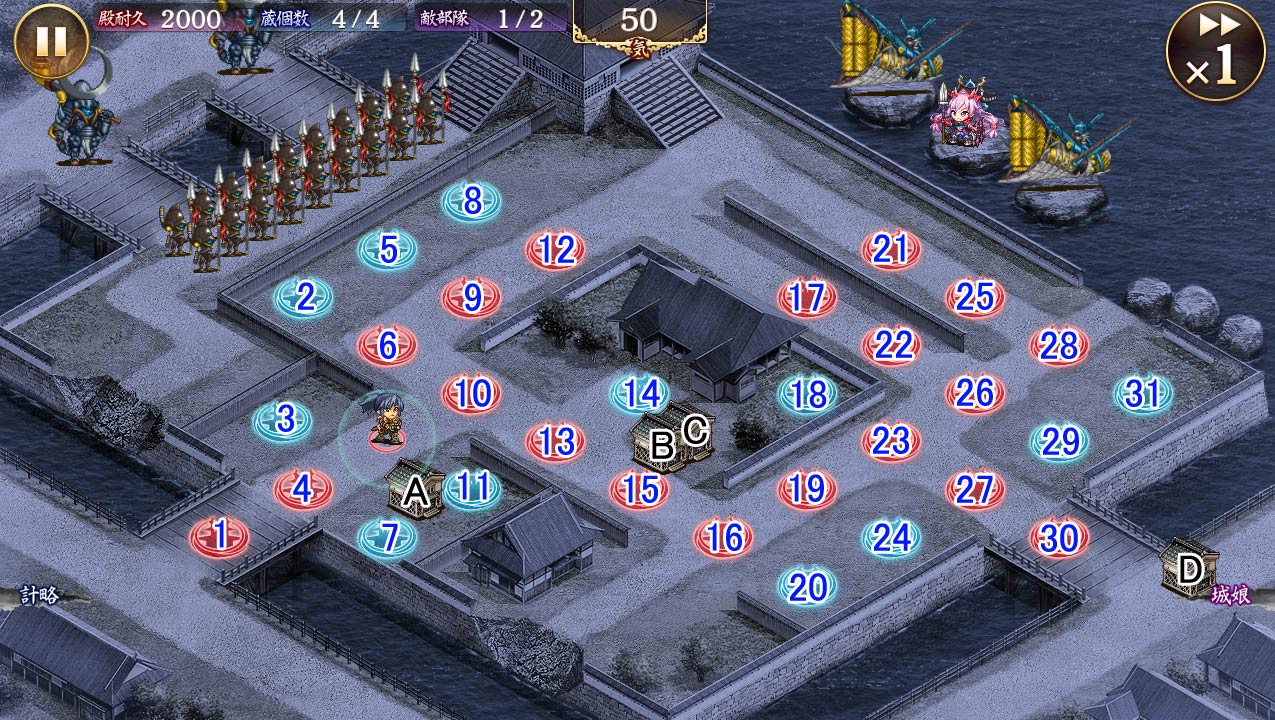Toggle the ×1 game speed button

click(1215, 51)
